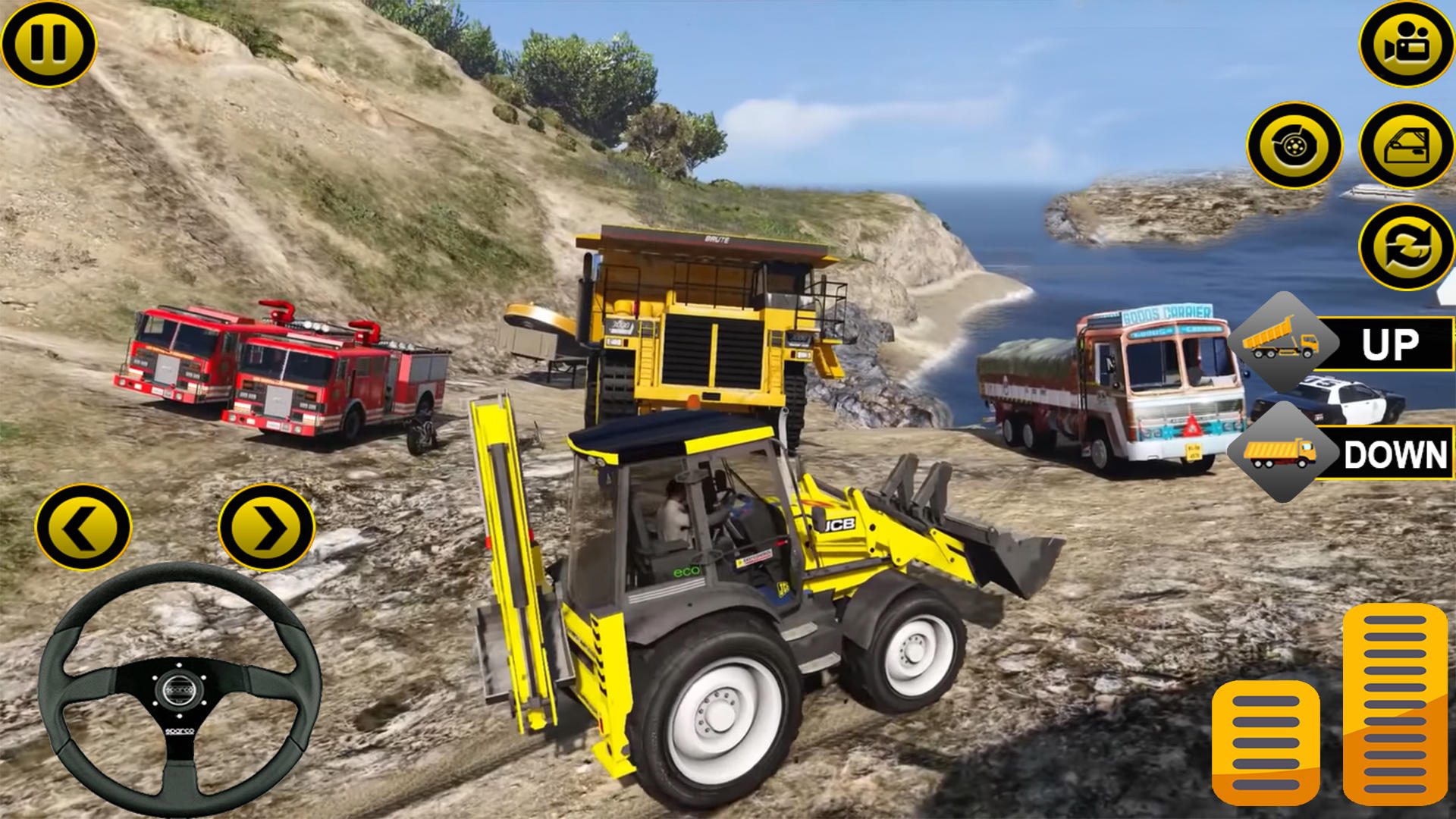
Task: Reset the vehicle position
Action: click(x=1400, y=244)
